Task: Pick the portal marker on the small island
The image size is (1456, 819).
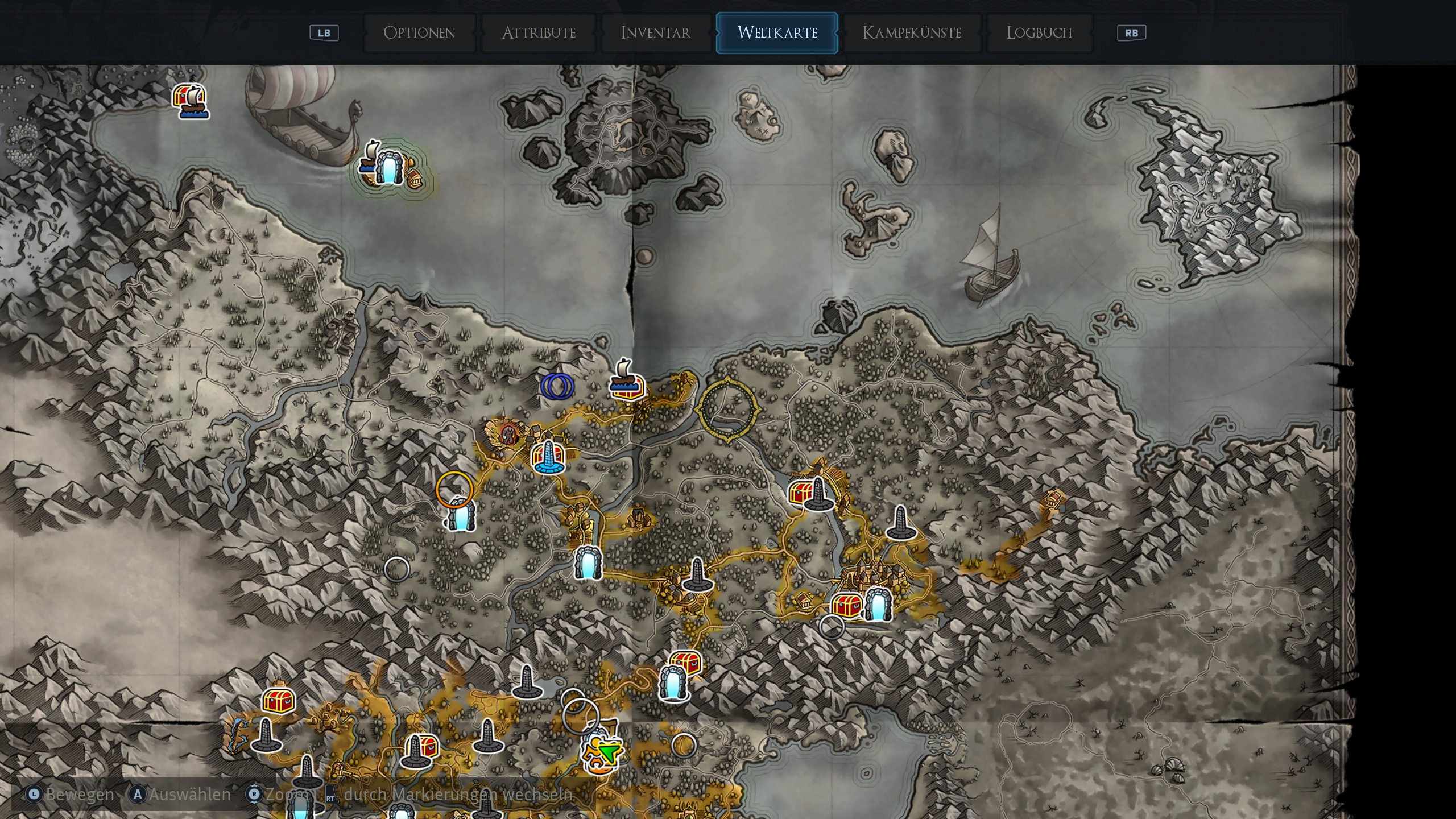Action: pyautogui.click(x=390, y=168)
